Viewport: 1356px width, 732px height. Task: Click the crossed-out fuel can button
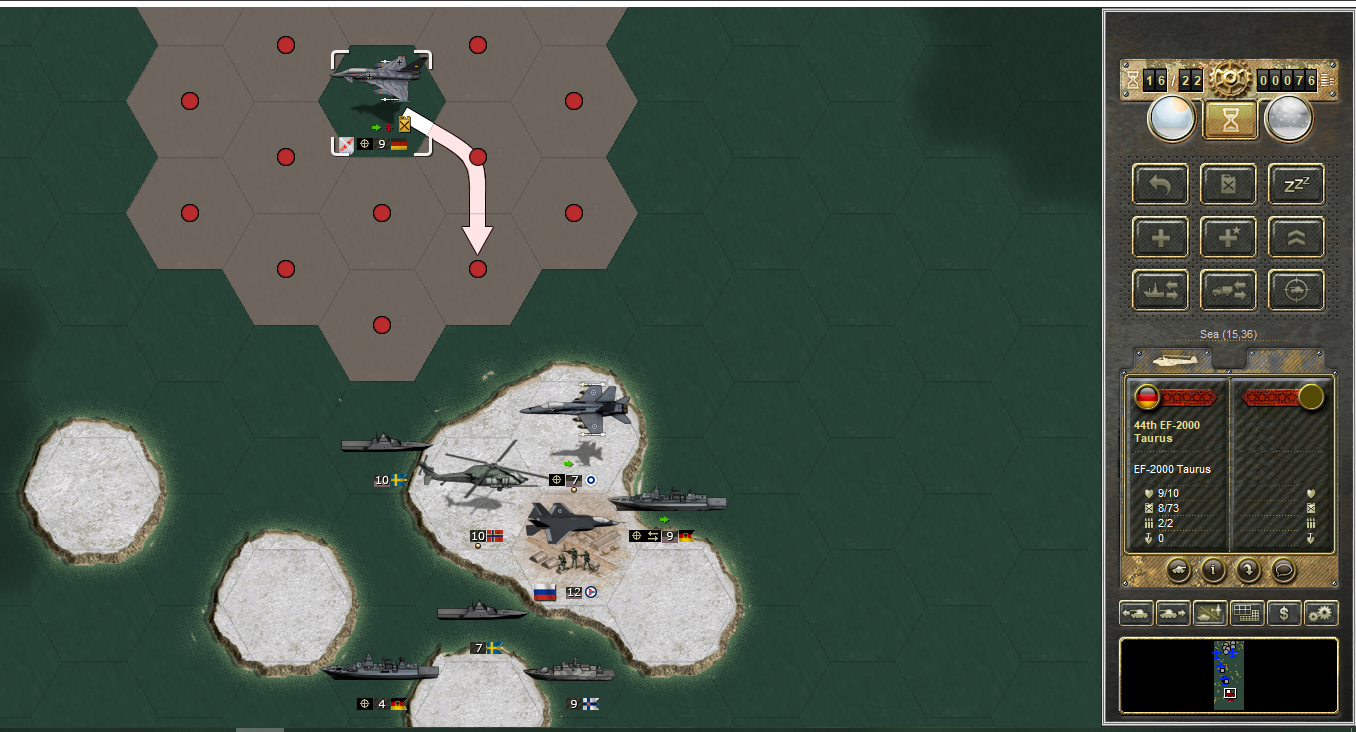[x=1228, y=184]
